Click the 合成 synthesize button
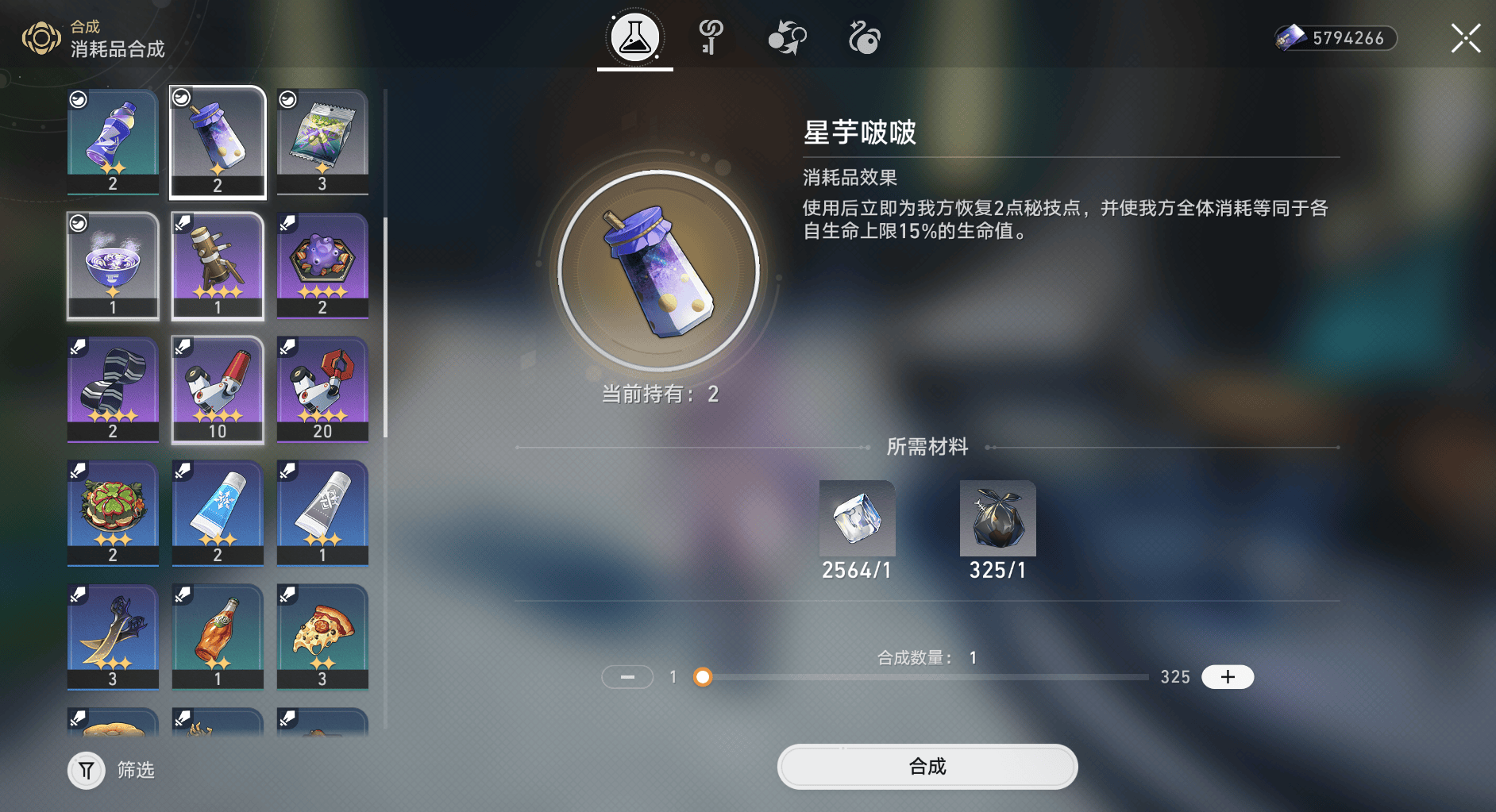1496x812 pixels. tap(927, 767)
